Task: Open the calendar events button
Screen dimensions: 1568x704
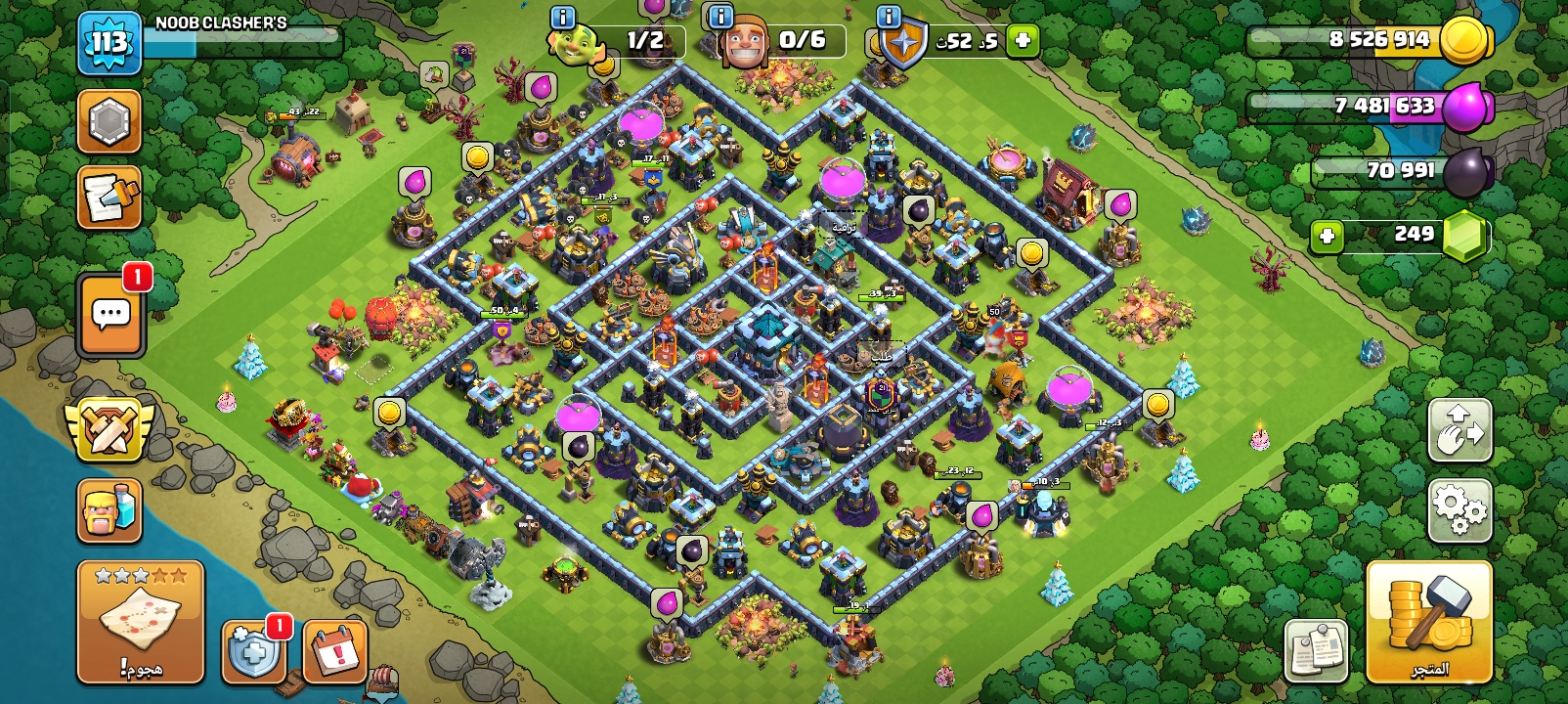Action: 335,650
